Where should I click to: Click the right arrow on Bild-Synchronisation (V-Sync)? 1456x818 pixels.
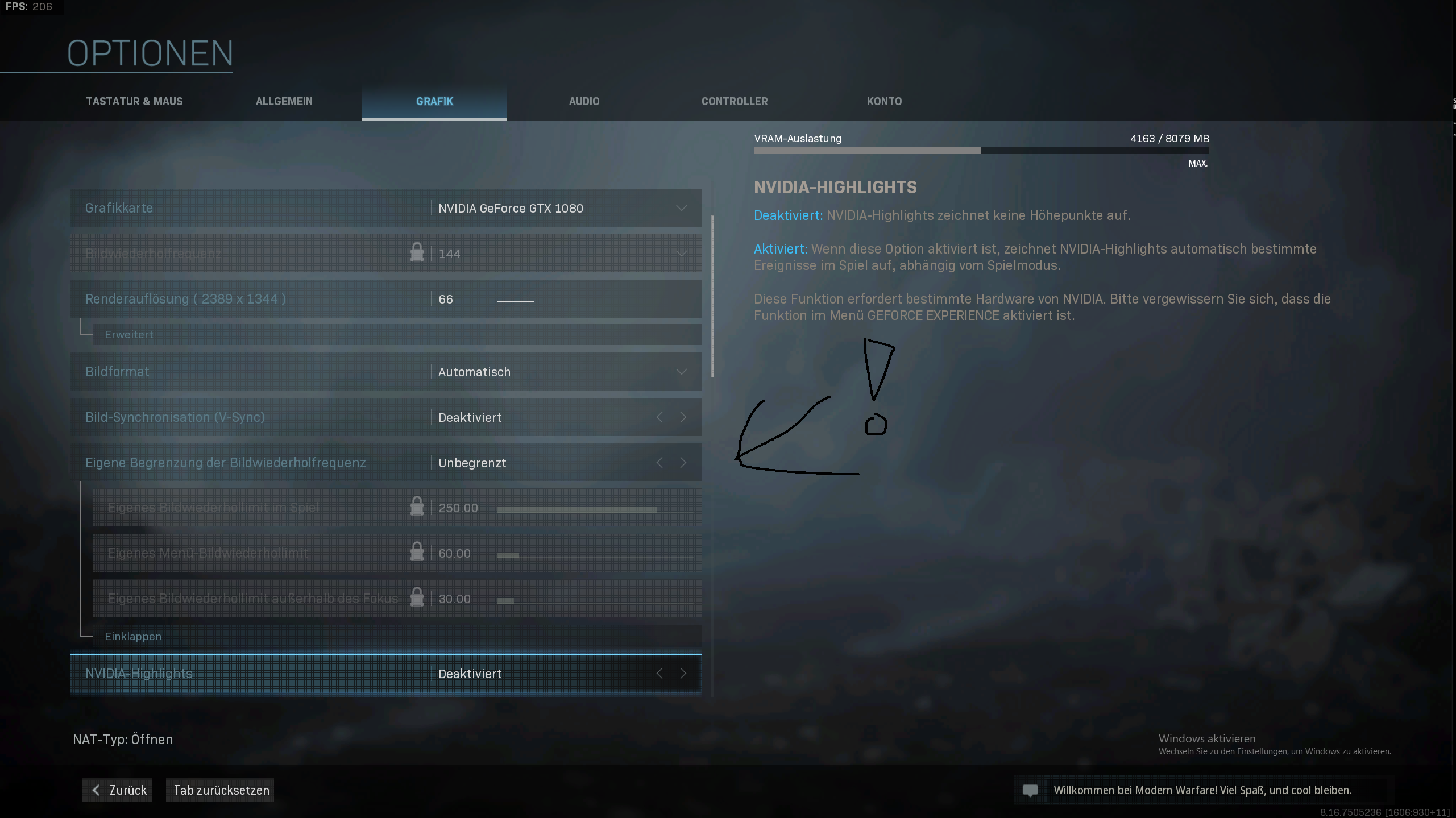[x=683, y=417]
